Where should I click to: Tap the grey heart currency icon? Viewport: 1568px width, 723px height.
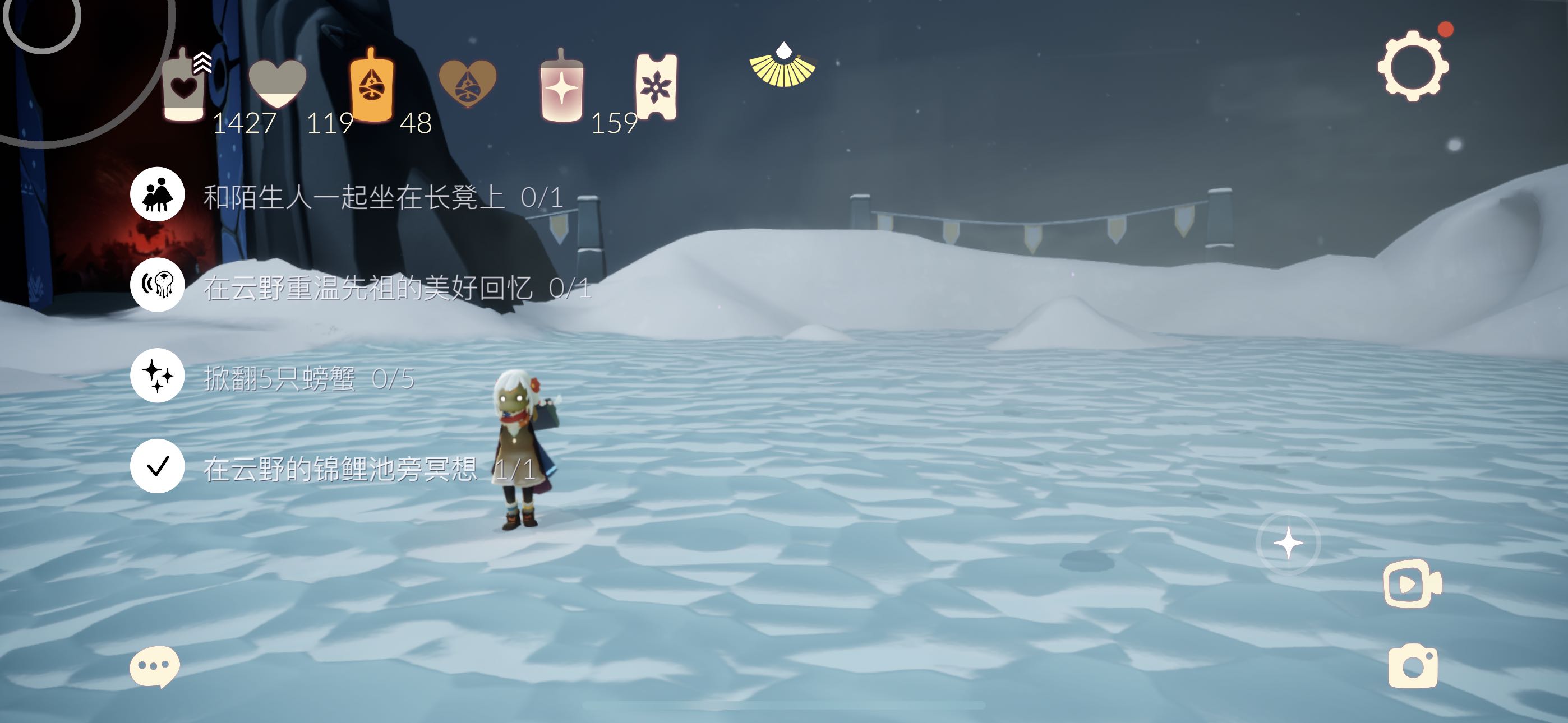click(278, 84)
